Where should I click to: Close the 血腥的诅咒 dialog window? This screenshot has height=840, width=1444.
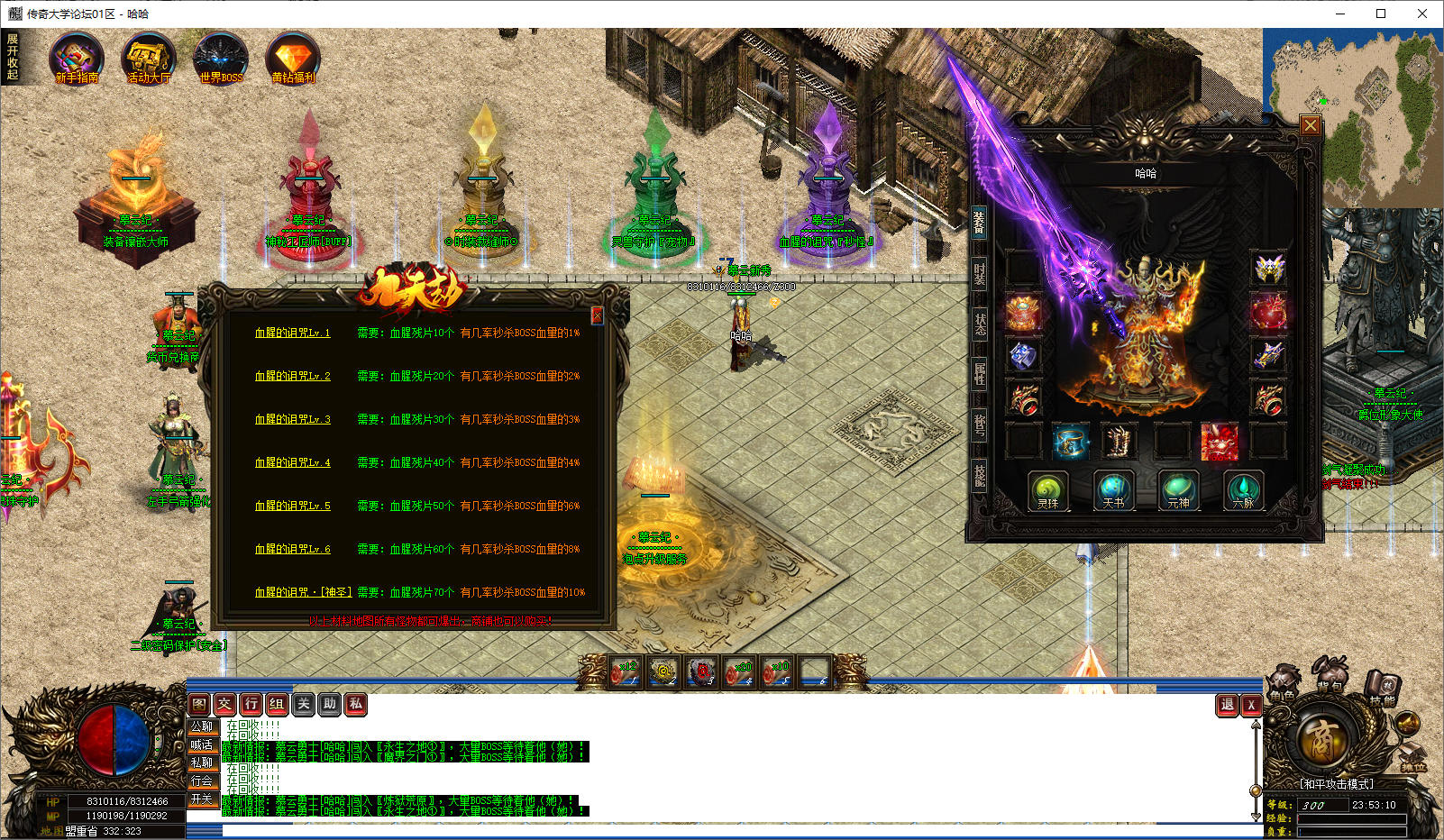coord(597,315)
